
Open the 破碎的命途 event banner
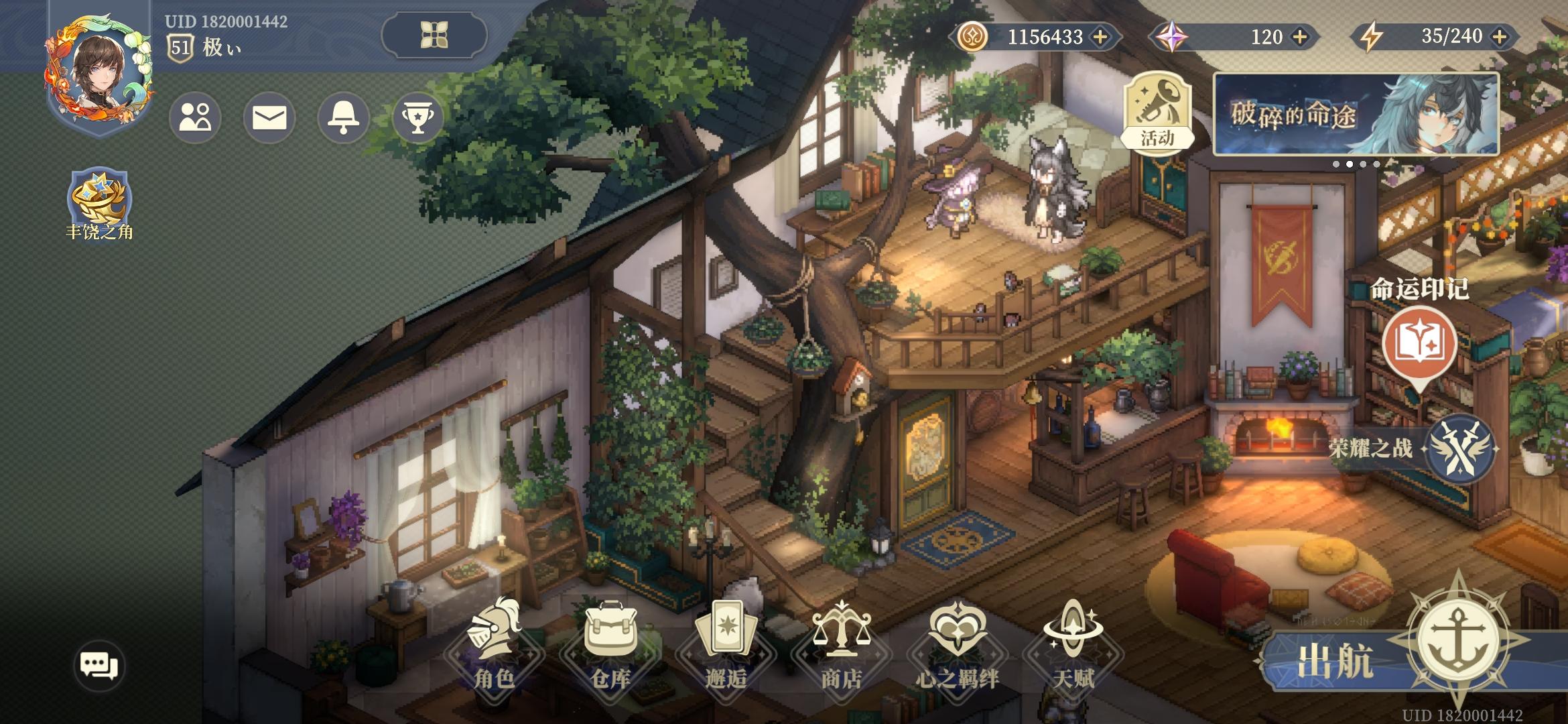(x=1356, y=114)
